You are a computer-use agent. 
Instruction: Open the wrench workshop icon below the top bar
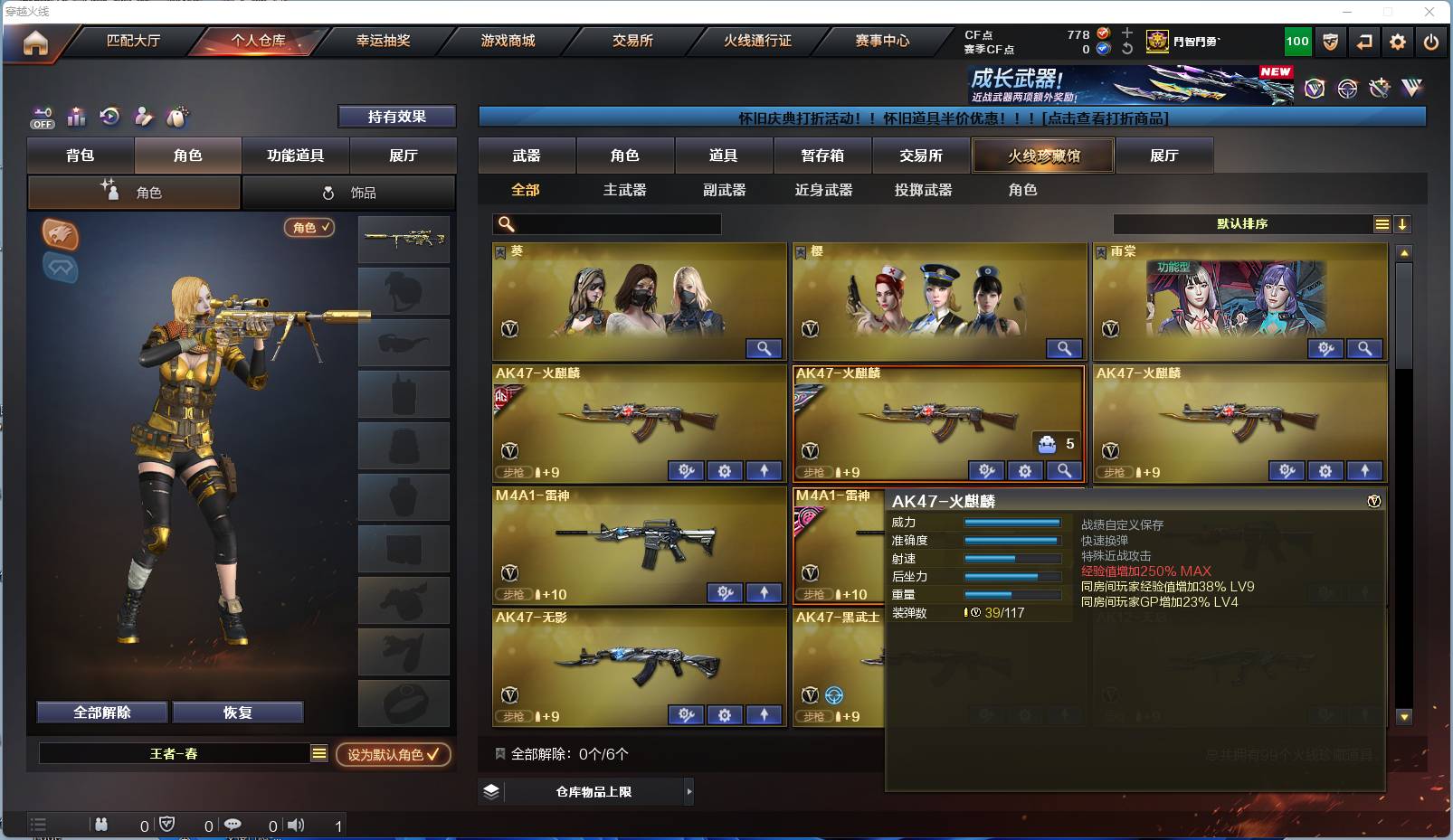pos(1378,89)
